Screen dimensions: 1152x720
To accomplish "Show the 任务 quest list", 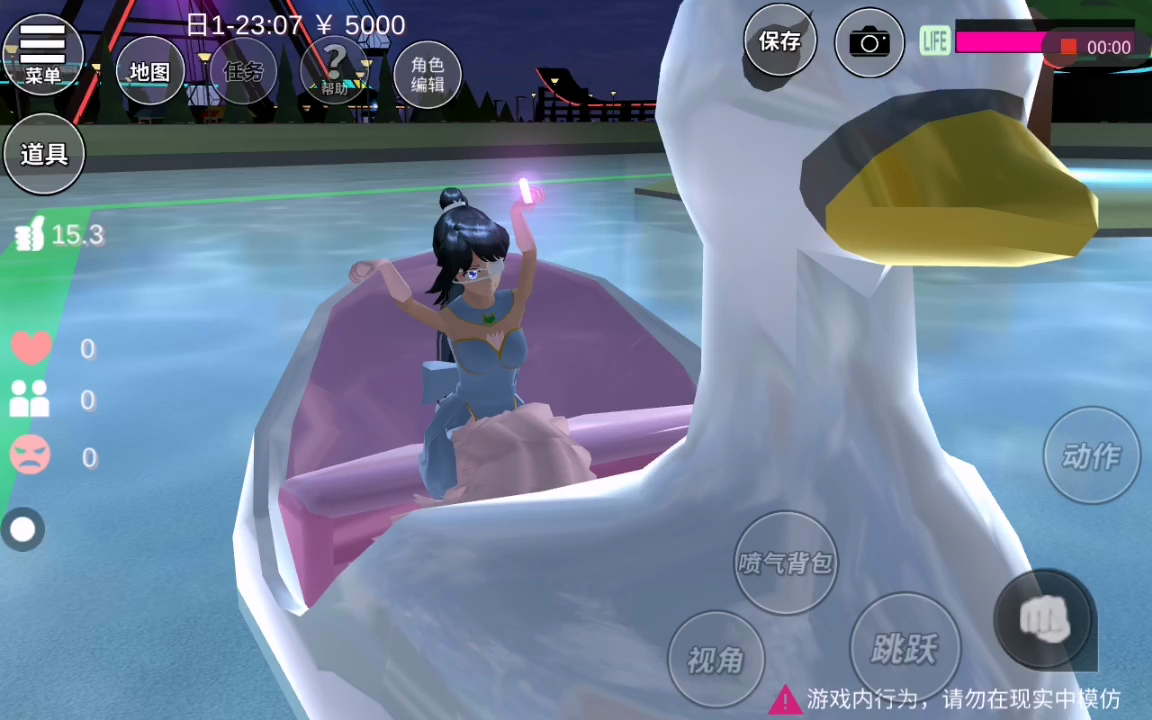I will coord(243,71).
